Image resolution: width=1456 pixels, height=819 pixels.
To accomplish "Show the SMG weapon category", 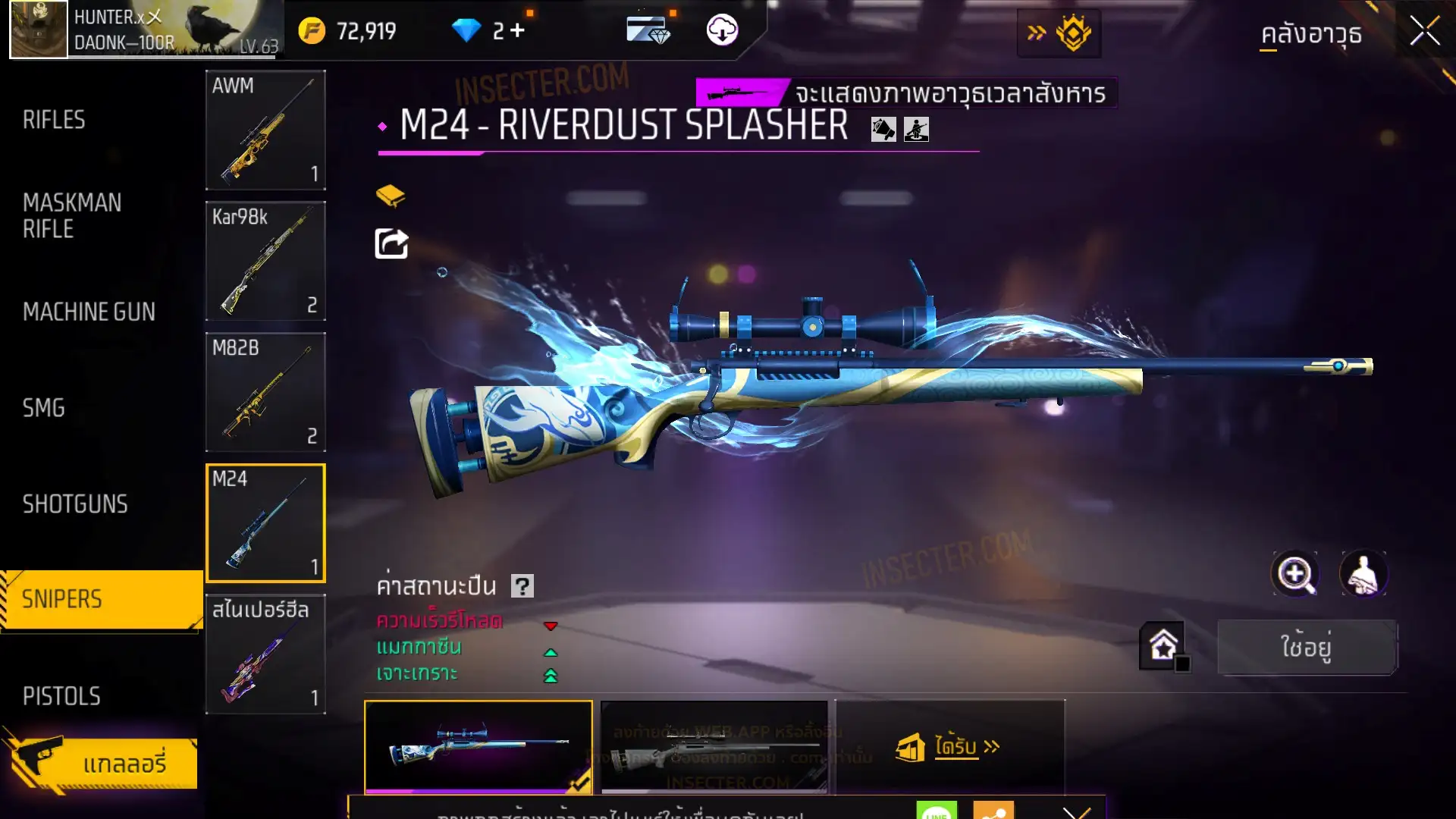I will click(x=44, y=408).
